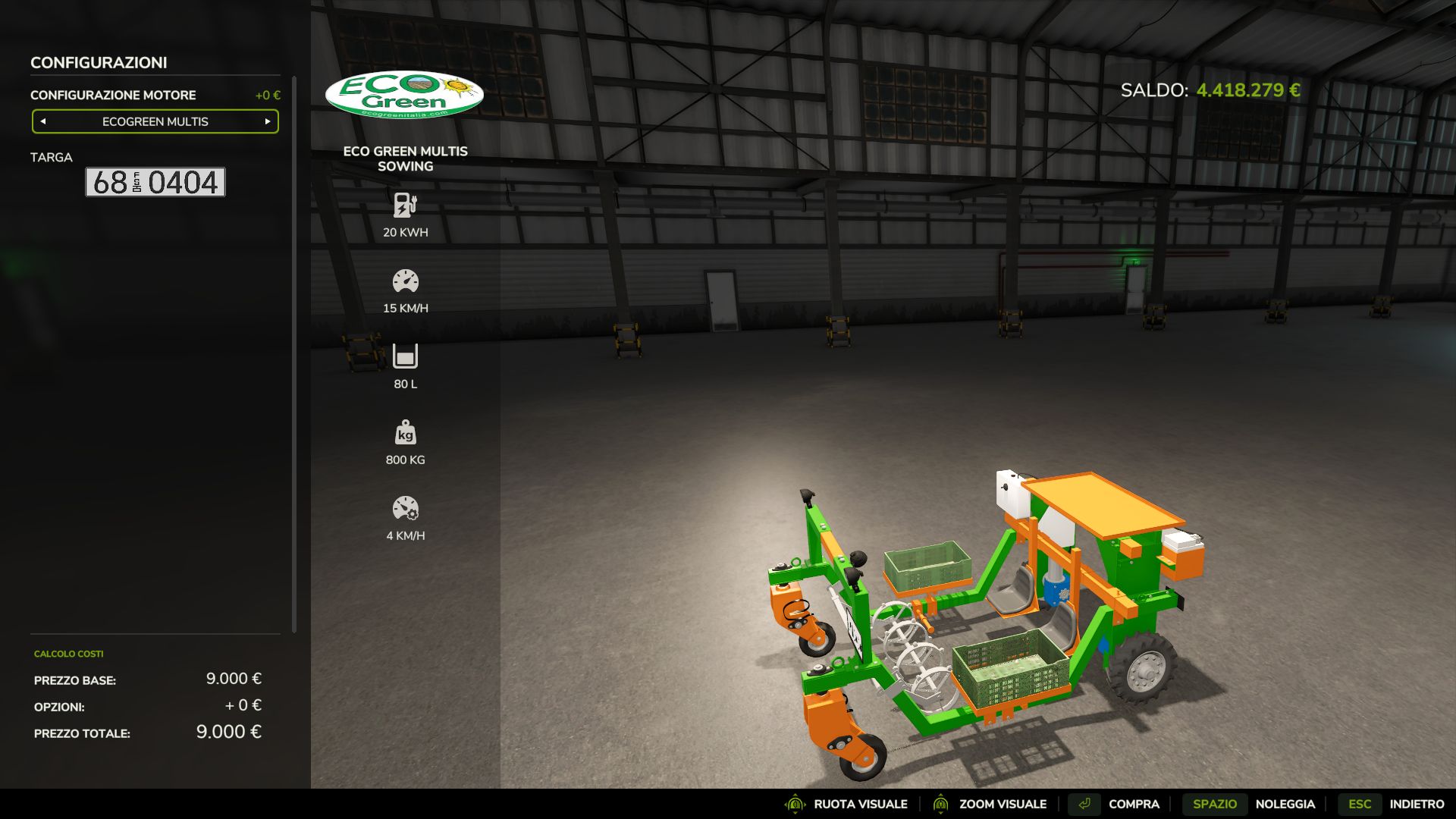Viewport: 1456px width, 819px height.
Task: Click the 80 L capacity tank icon
Action: [x=404, y=357]
